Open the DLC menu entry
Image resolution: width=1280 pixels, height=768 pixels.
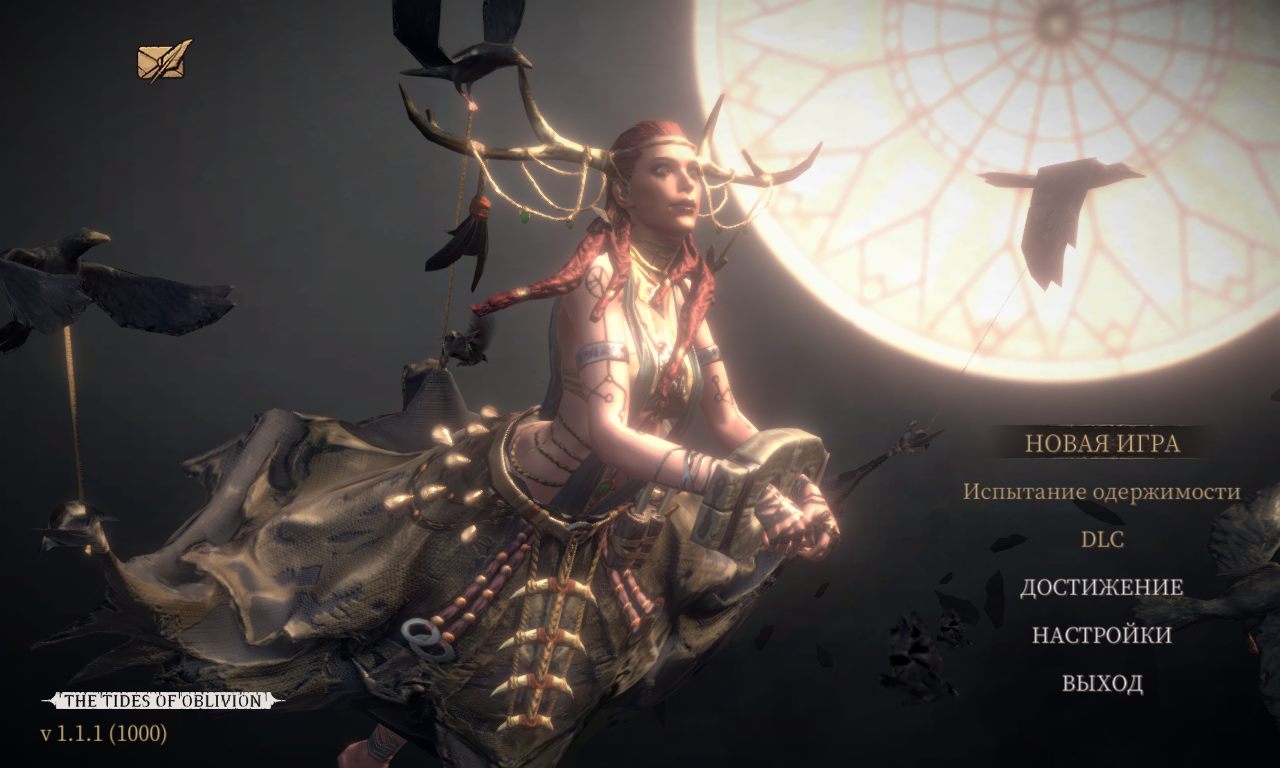(1102, 540)
